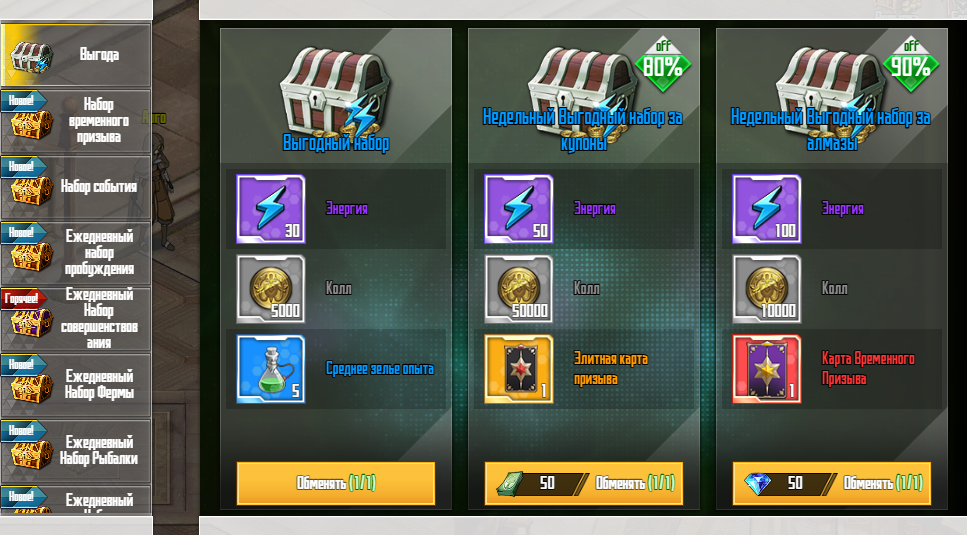Open the Выгода shop category
967x535 pixels.
(76, 54)
